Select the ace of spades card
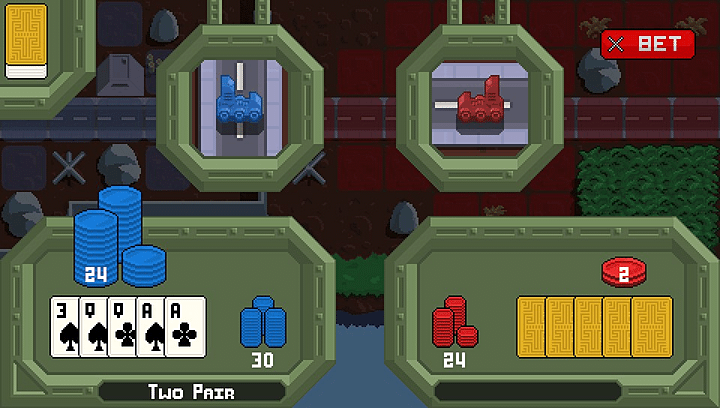Screen dimensions: 720x408 (x=149, y=327)
